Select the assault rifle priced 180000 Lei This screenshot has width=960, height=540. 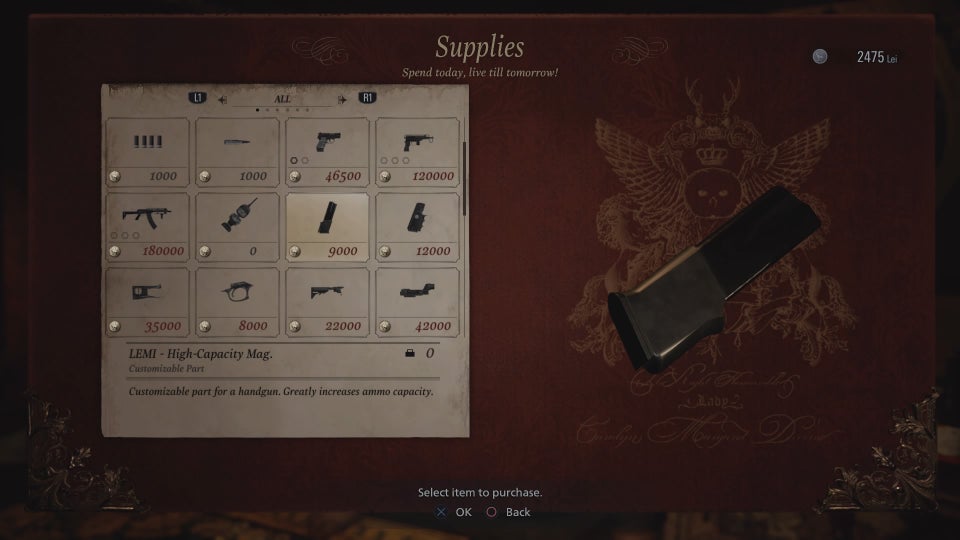(x=147, y=226)
